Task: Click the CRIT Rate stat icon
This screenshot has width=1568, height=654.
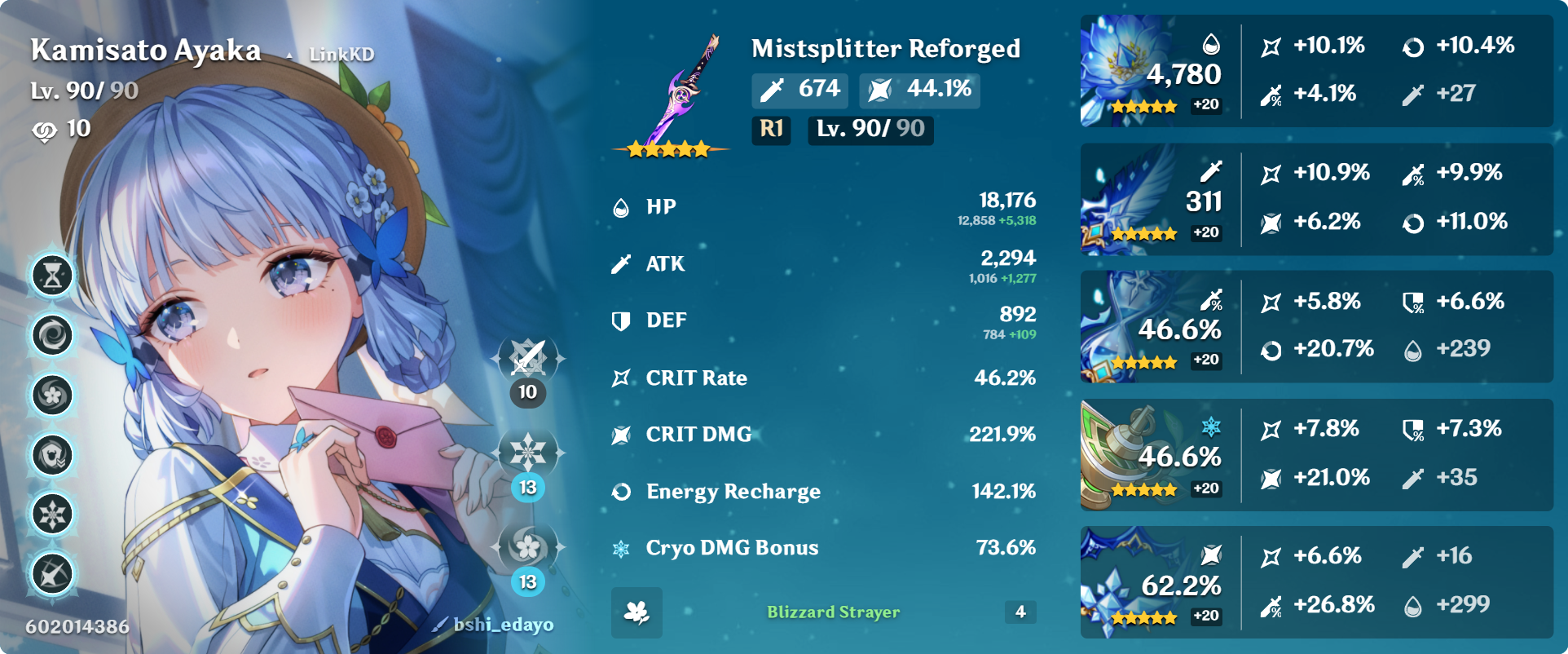Action: pyautogui.click(x=622, y=378)
